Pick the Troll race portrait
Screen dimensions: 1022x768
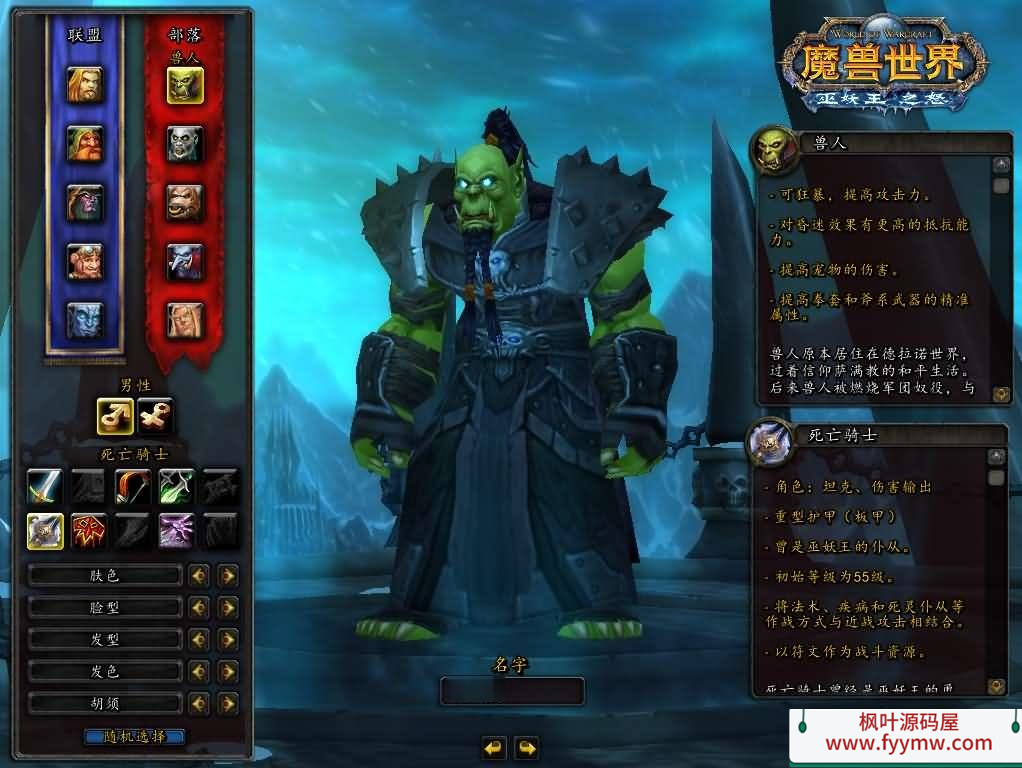point(185,262)
